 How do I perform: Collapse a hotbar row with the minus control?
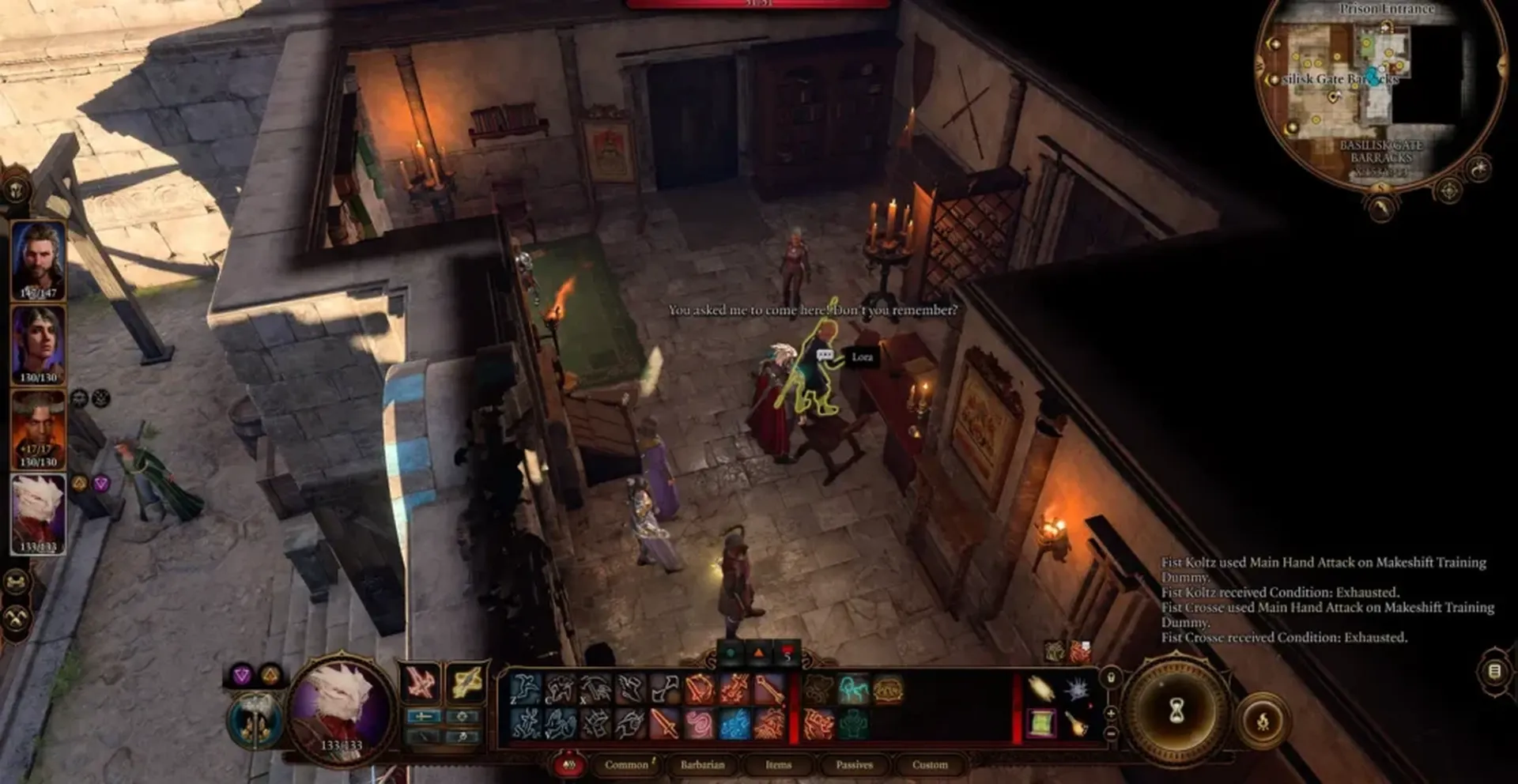1111,733
